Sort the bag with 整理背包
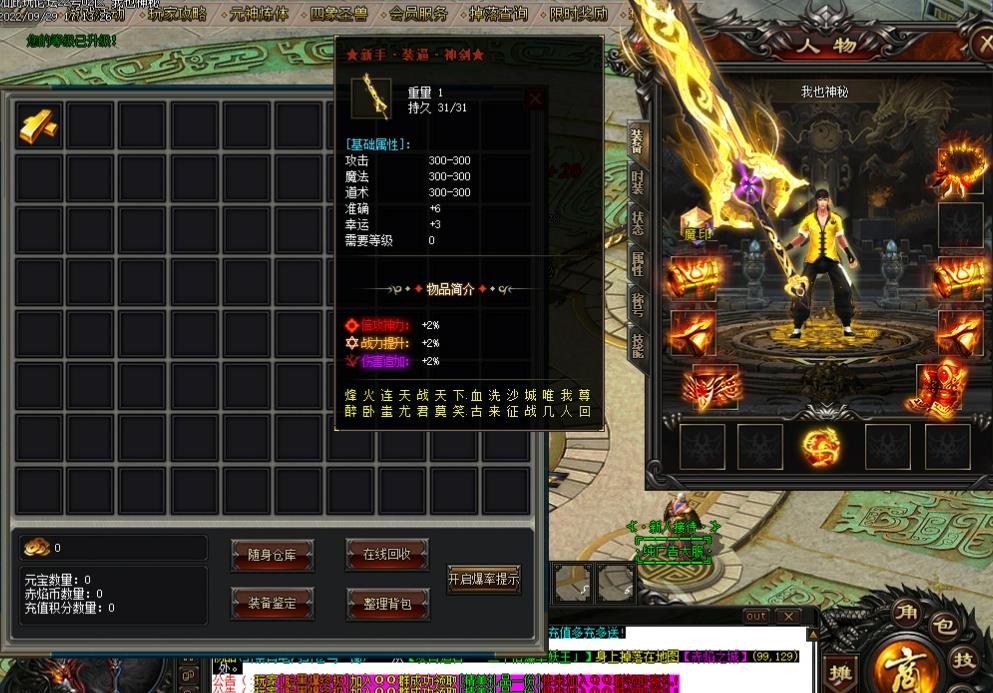Viewport: 993px width, 693px height. [x=387, y=603]
